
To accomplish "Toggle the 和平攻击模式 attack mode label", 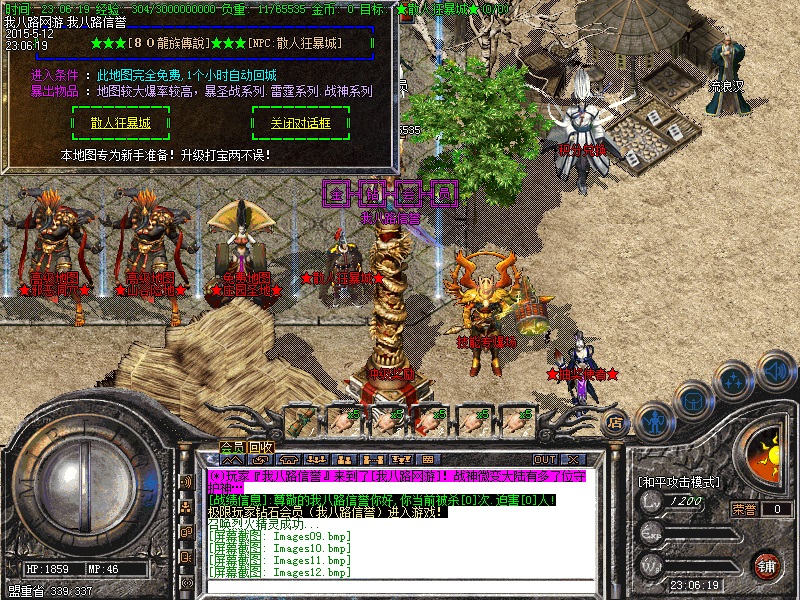I will (x=678, y=481).
